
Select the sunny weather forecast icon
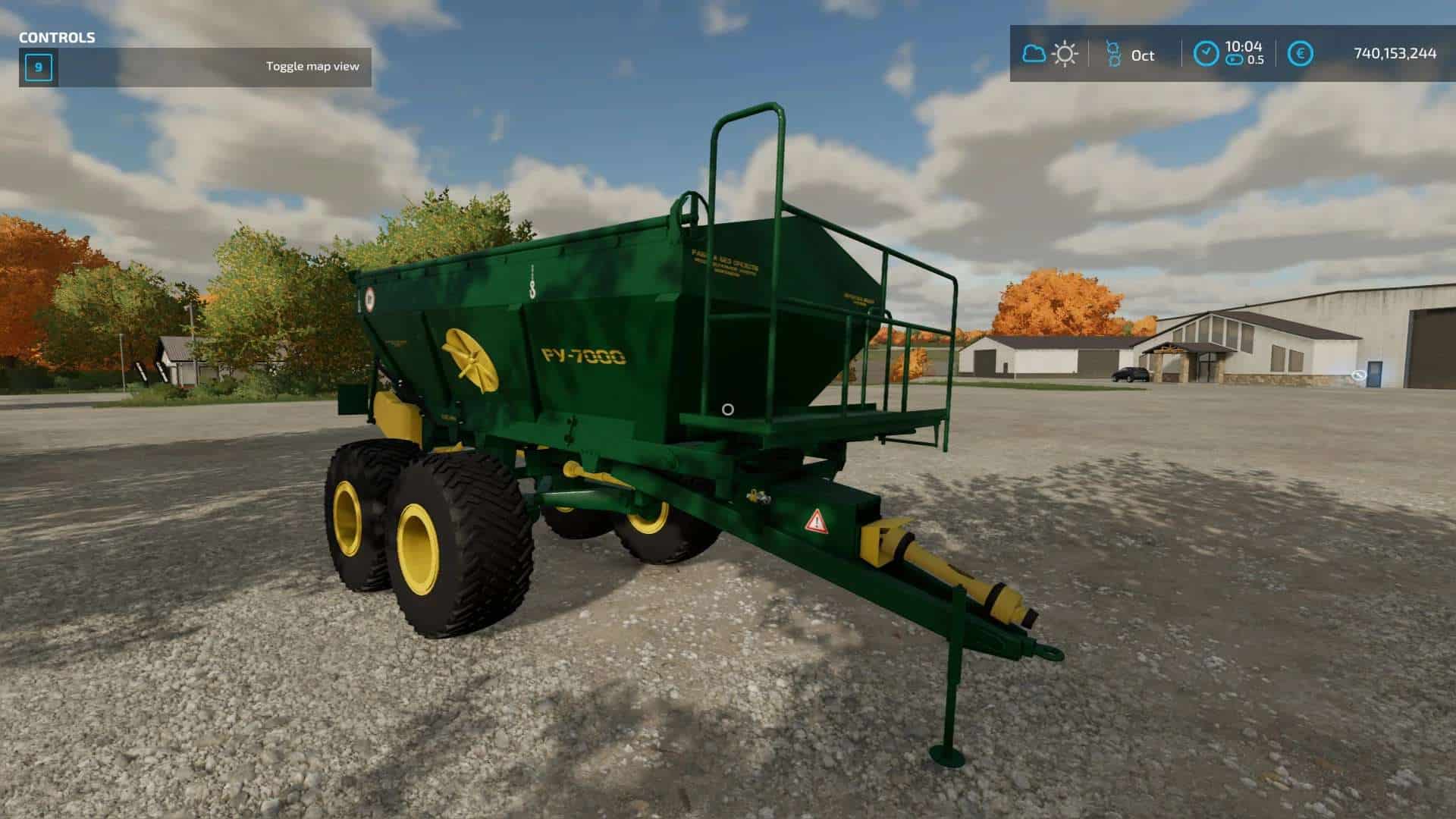(x=1065, y=54)
